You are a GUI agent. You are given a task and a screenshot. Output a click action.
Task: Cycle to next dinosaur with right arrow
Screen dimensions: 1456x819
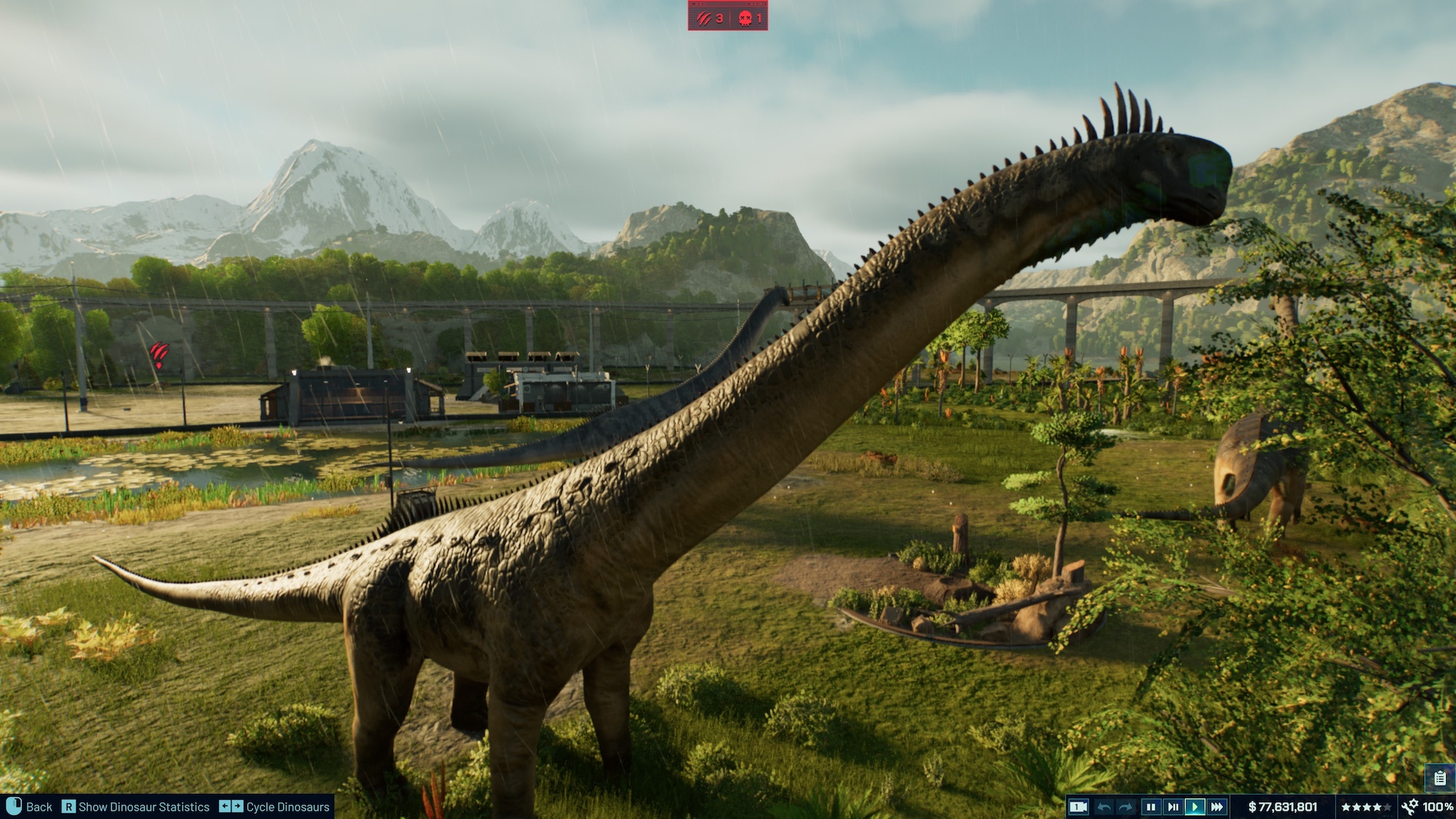click(237, 806)
